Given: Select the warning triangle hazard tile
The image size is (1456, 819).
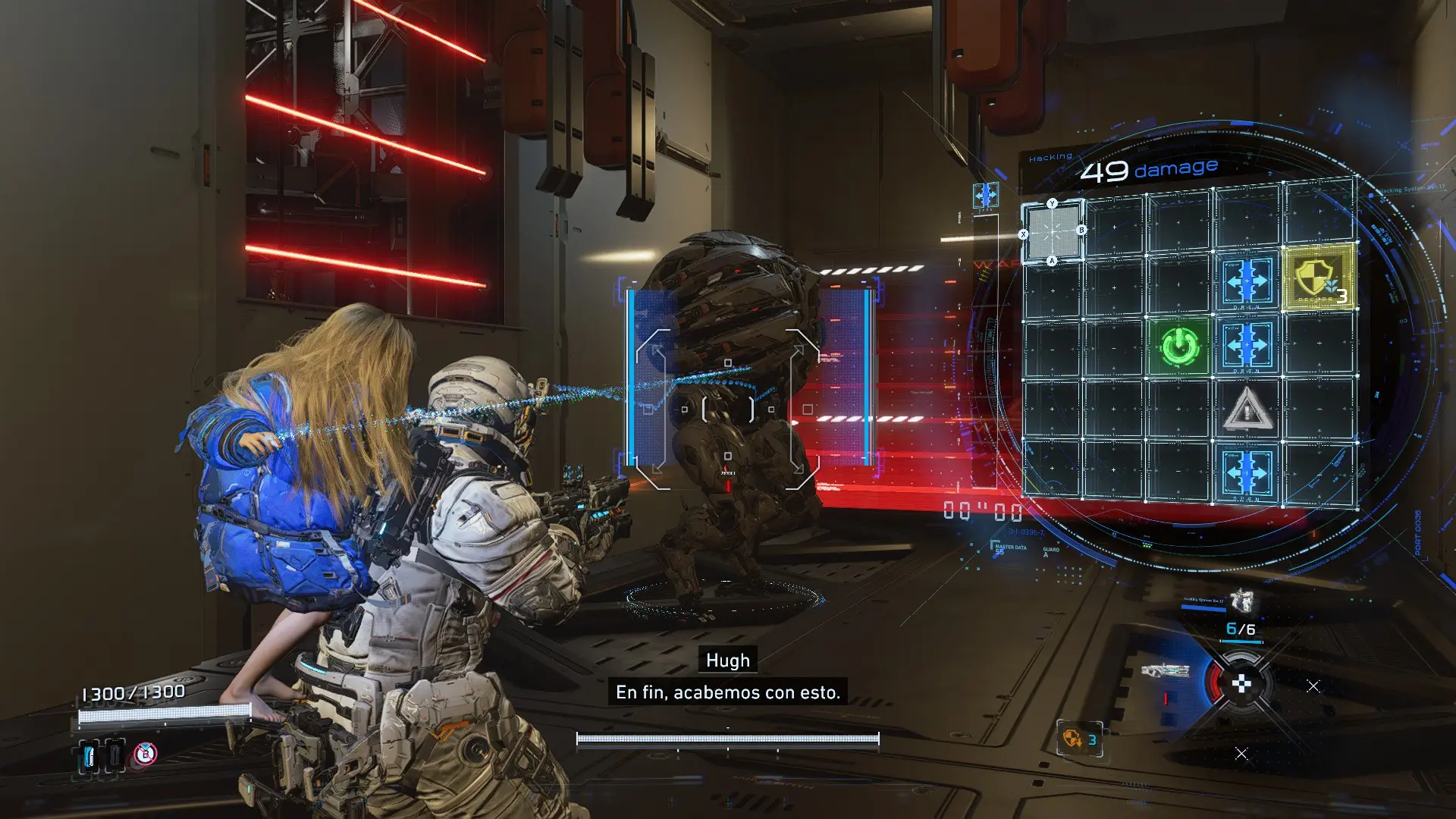Looking at the screenshot, I should point(1246,410).
